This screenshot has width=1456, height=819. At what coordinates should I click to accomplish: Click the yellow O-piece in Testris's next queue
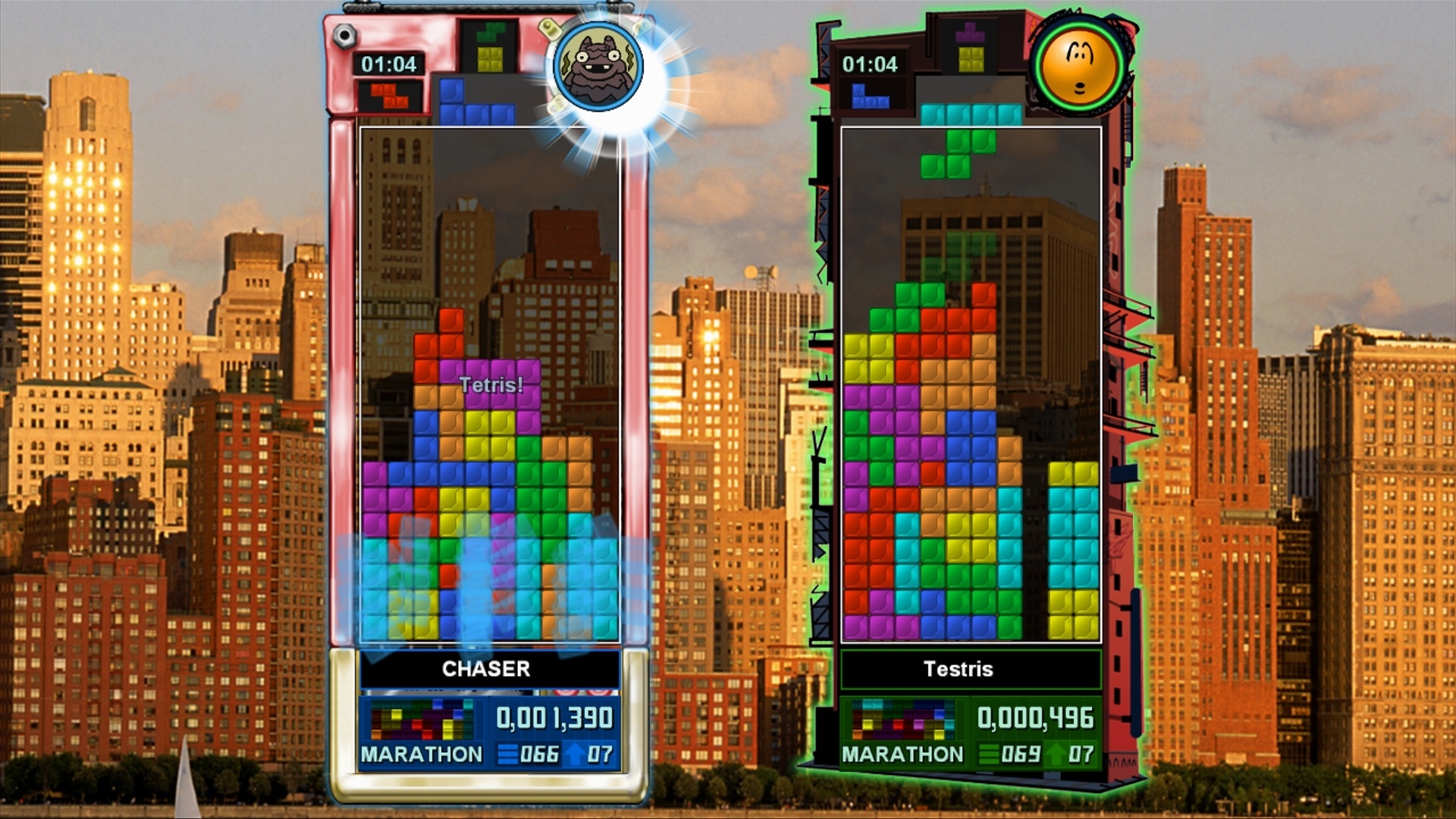tap(971, 59)
